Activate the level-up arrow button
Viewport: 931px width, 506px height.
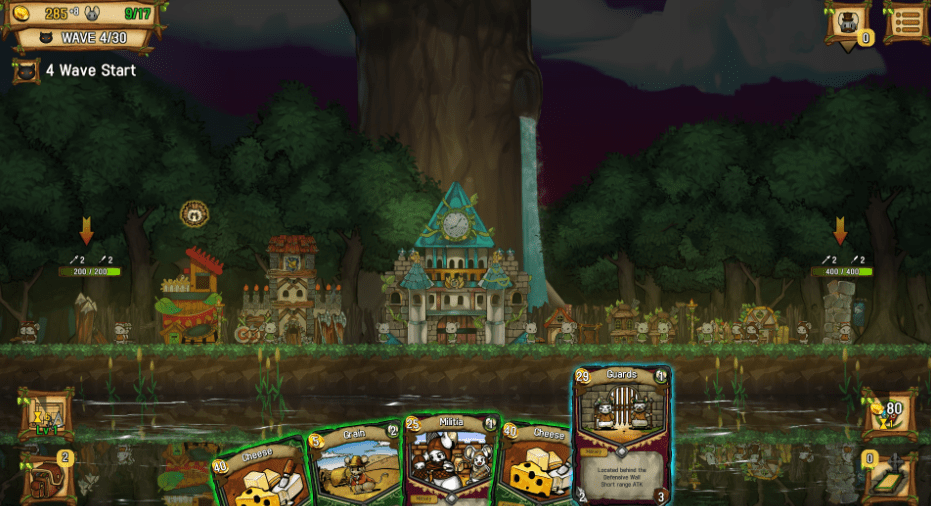(x=45, y=414)
